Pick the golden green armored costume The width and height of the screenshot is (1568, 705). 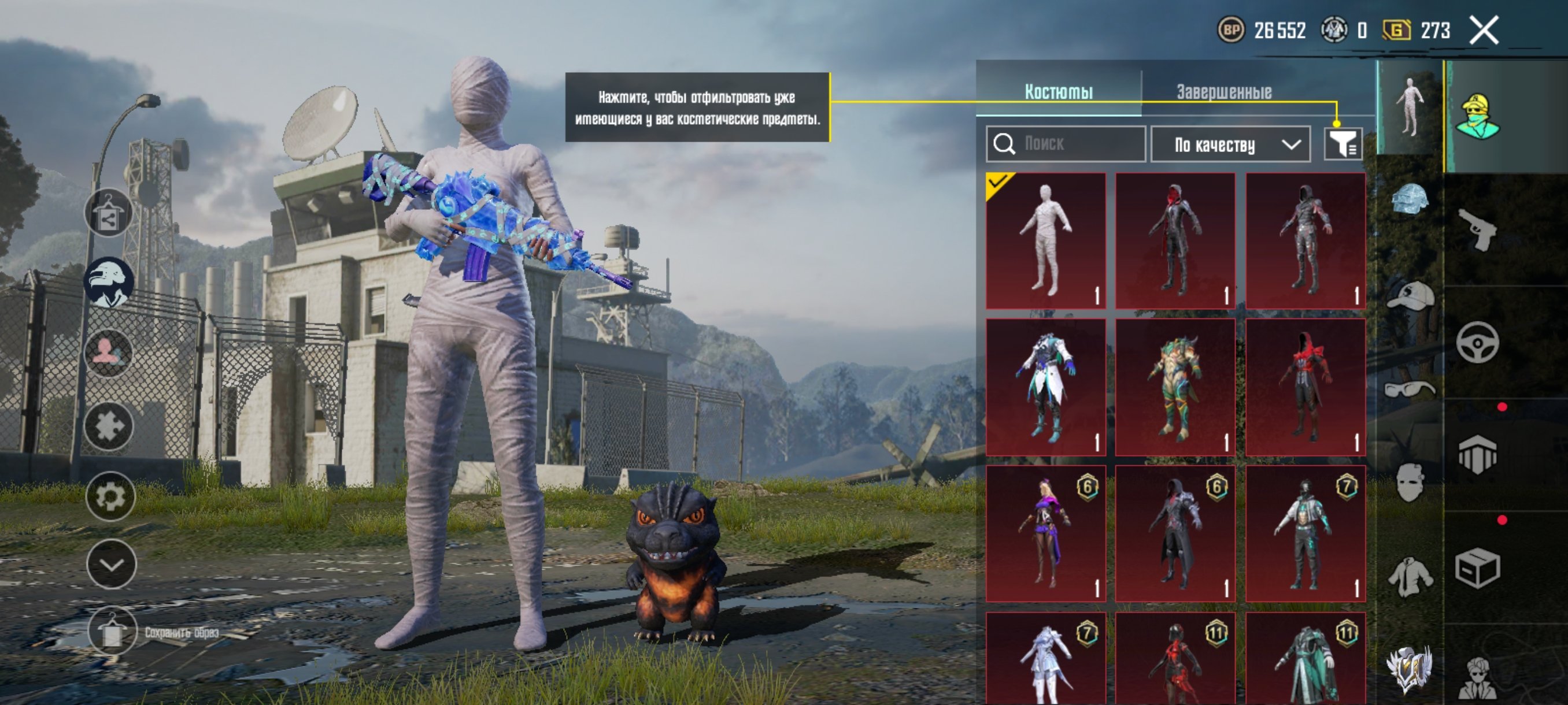tap(1175, 387)
